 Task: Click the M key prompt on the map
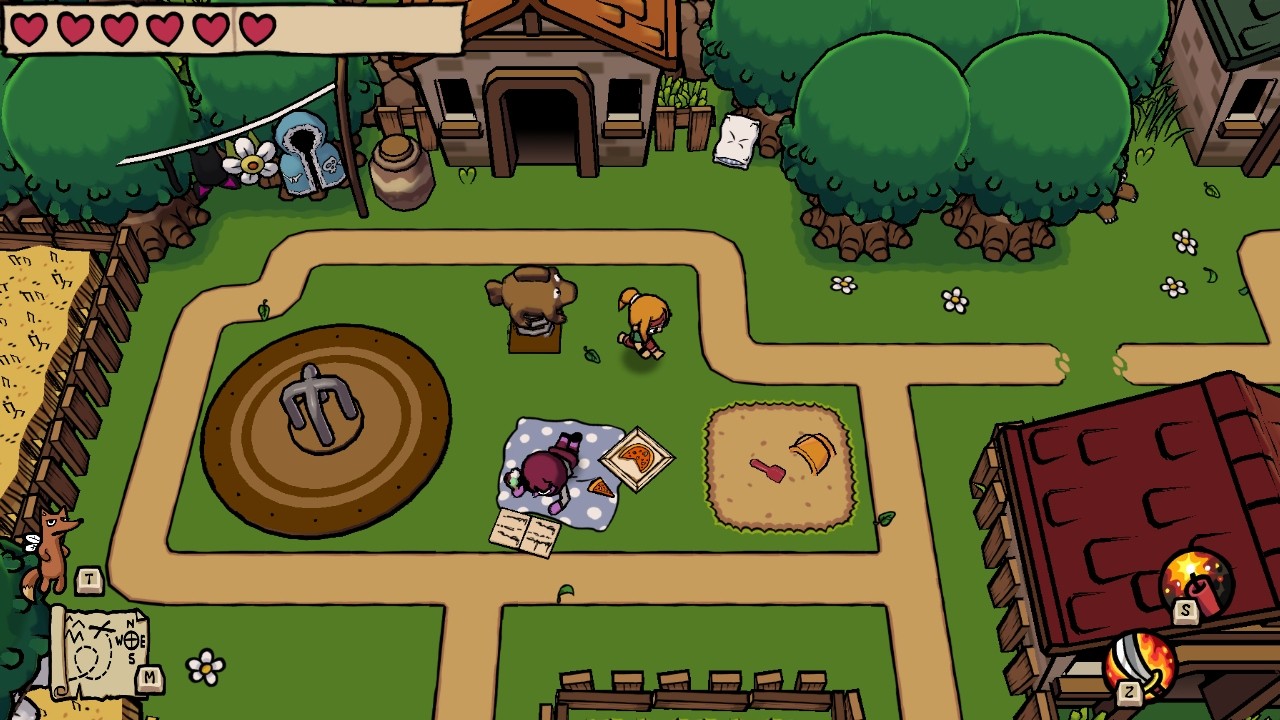pyautogui.click(x=148, y=677)
